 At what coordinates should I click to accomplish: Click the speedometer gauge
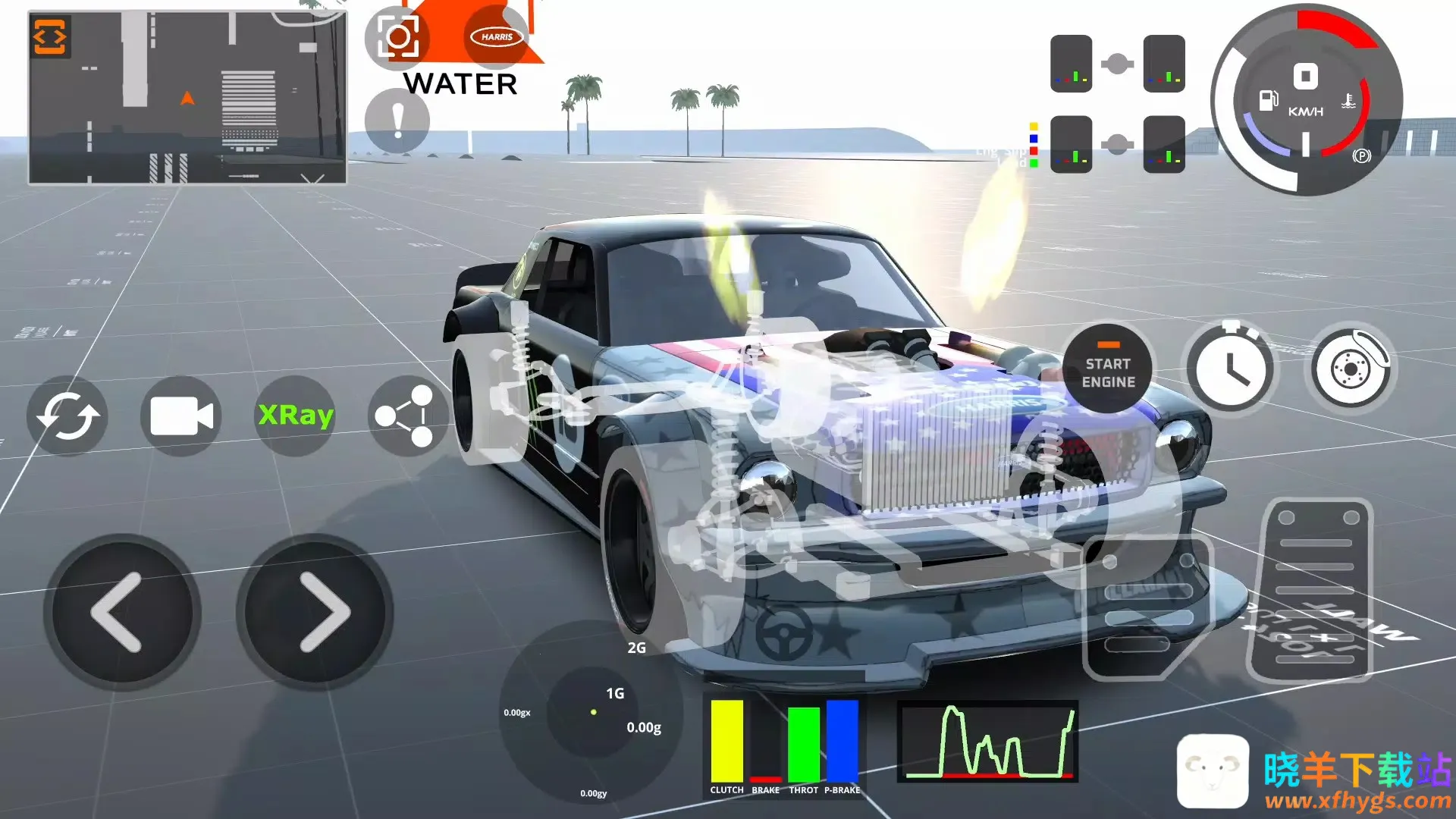pos(1306,100)
